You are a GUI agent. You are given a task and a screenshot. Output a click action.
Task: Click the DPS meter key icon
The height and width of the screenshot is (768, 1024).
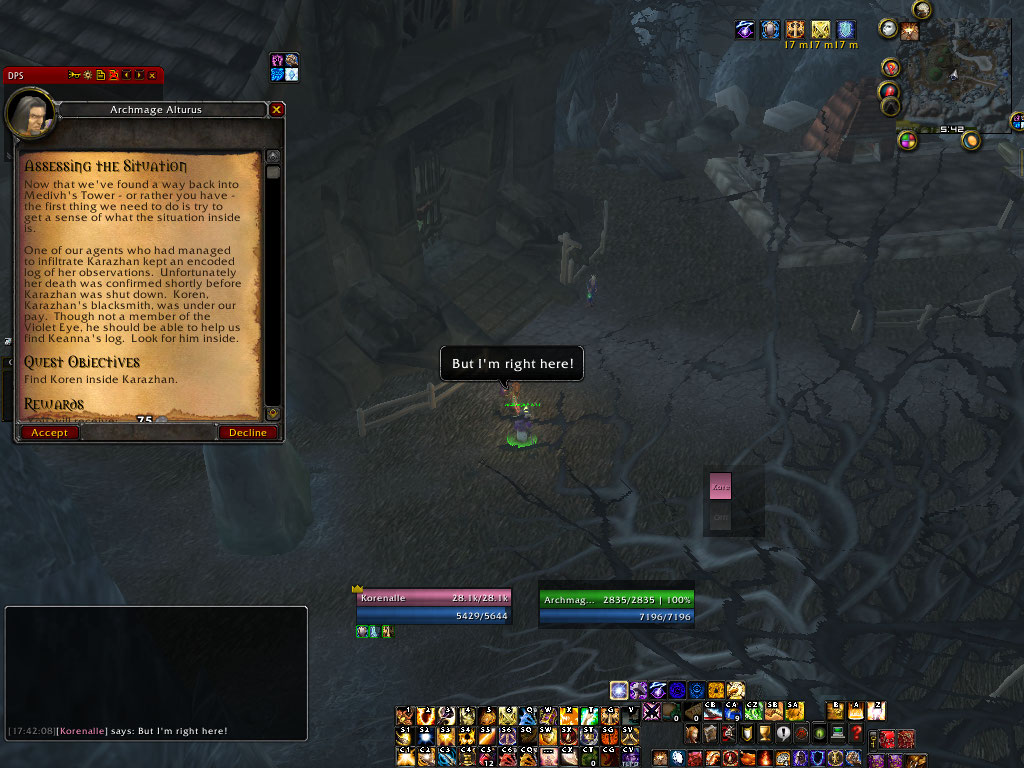coord(74,75)
